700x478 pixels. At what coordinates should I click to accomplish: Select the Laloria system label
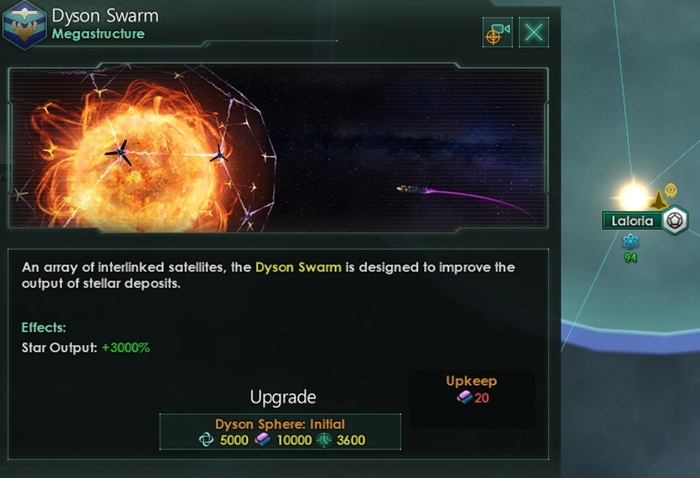coord(631,220)
